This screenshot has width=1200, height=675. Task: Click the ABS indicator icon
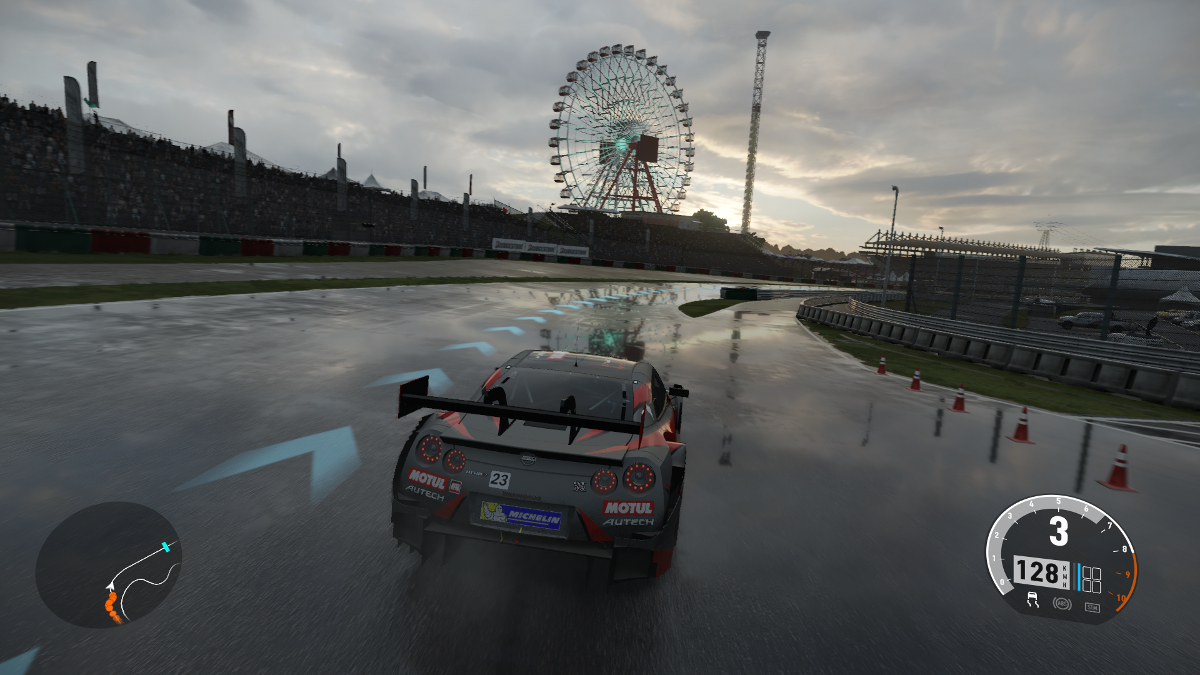click(x=1062, y=605)
